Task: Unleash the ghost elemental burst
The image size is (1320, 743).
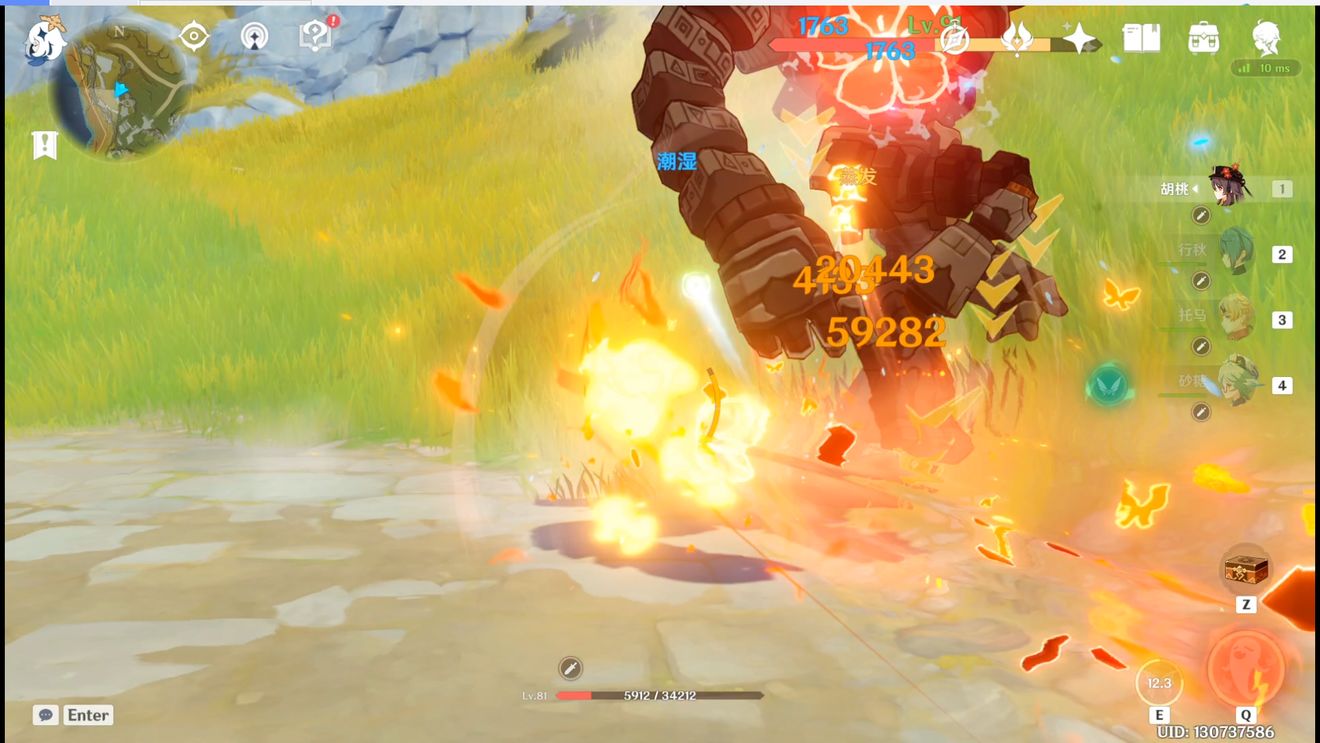Action: pos(1245,666)
